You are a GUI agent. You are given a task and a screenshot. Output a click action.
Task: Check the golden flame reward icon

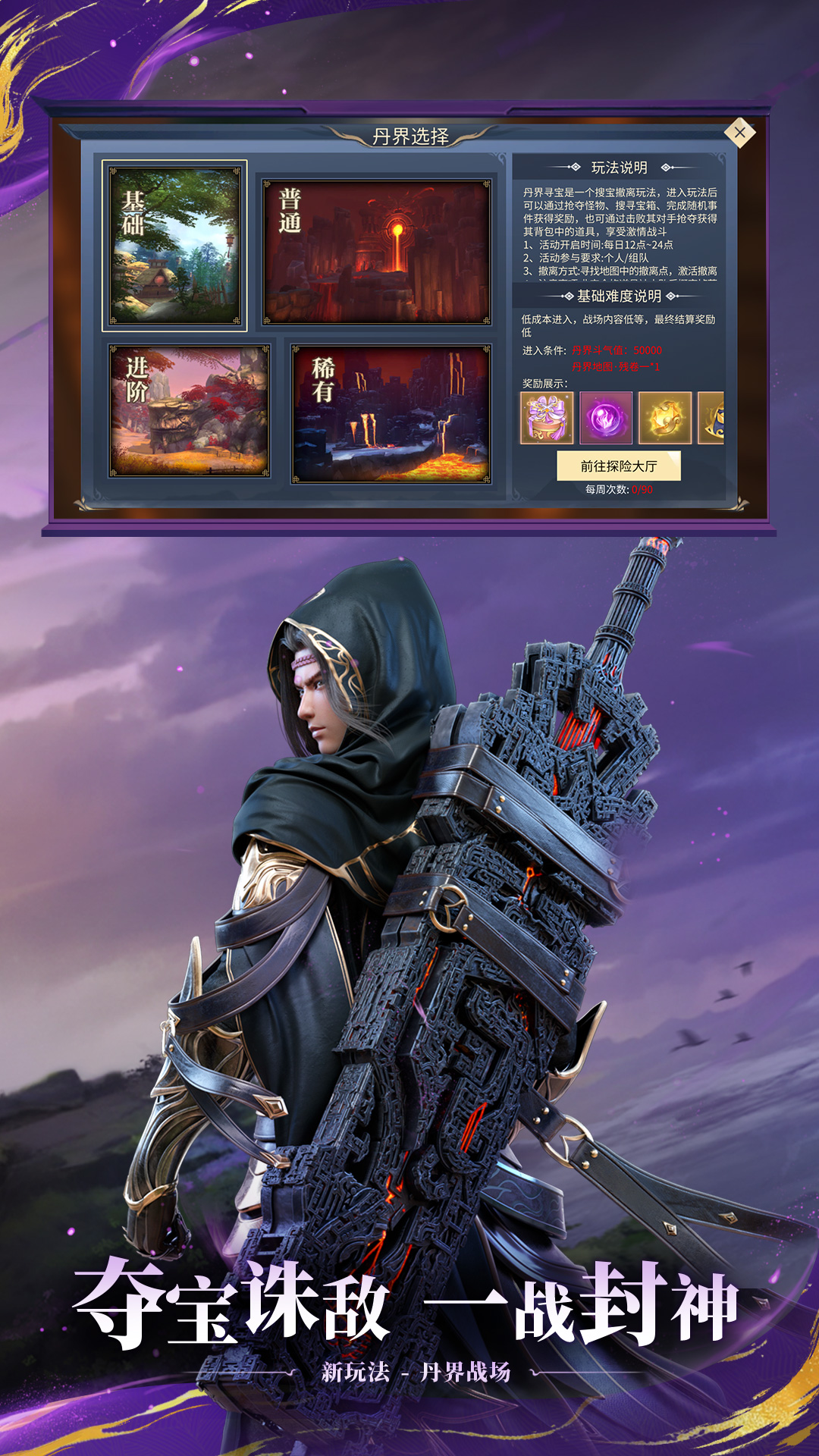click(665, 418)
